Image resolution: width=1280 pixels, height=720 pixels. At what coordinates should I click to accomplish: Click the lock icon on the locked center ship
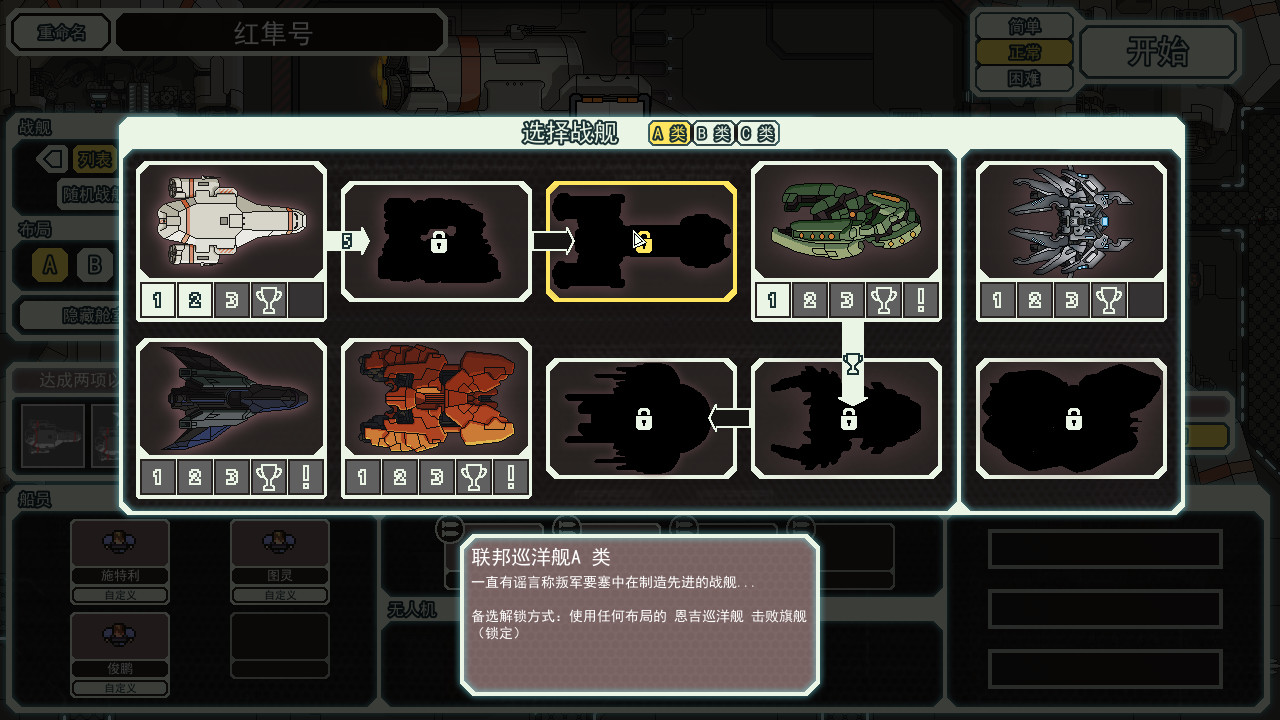click(x=646, y=240)
